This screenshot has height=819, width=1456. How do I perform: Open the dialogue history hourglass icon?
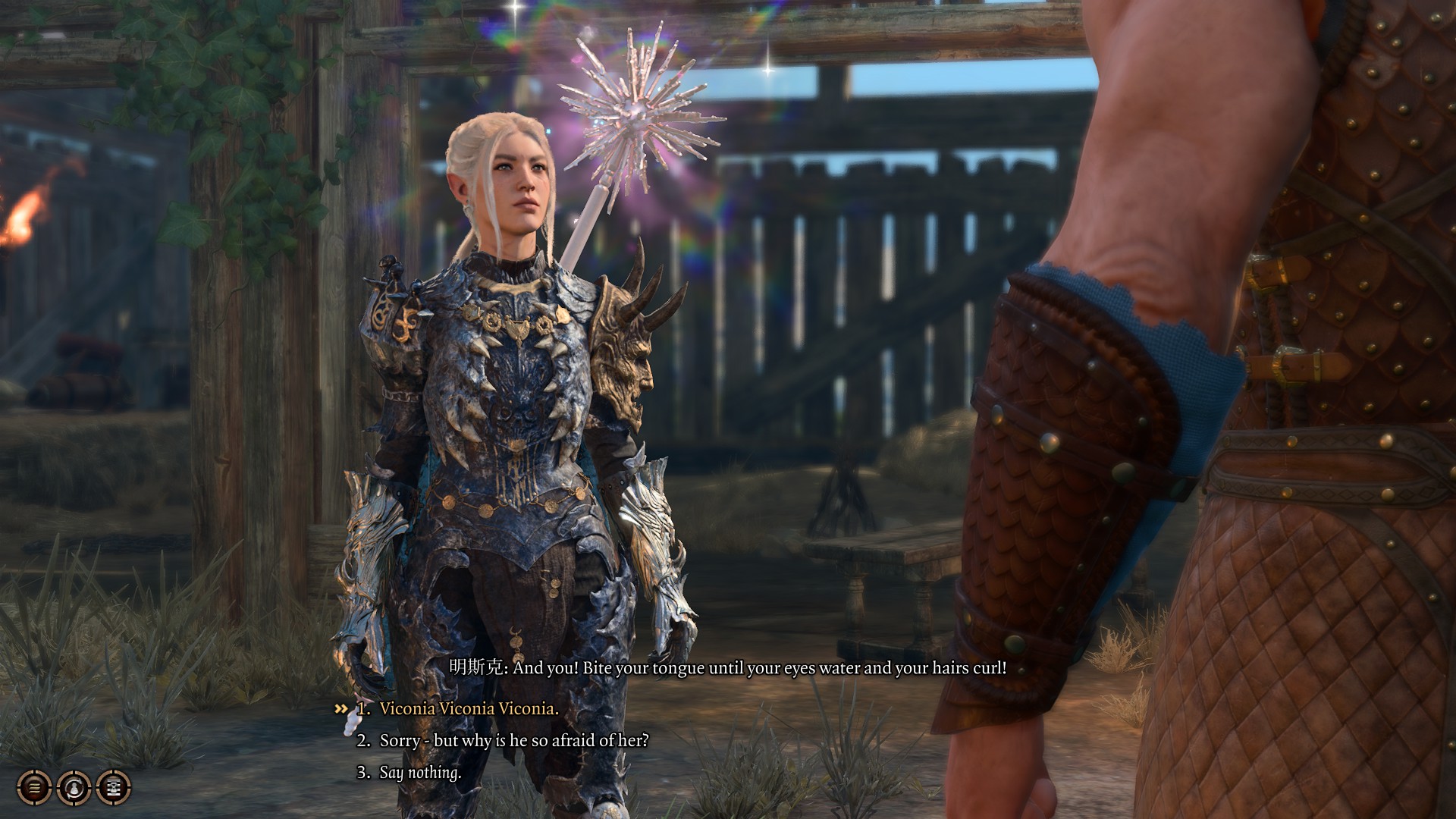(114, 787)
